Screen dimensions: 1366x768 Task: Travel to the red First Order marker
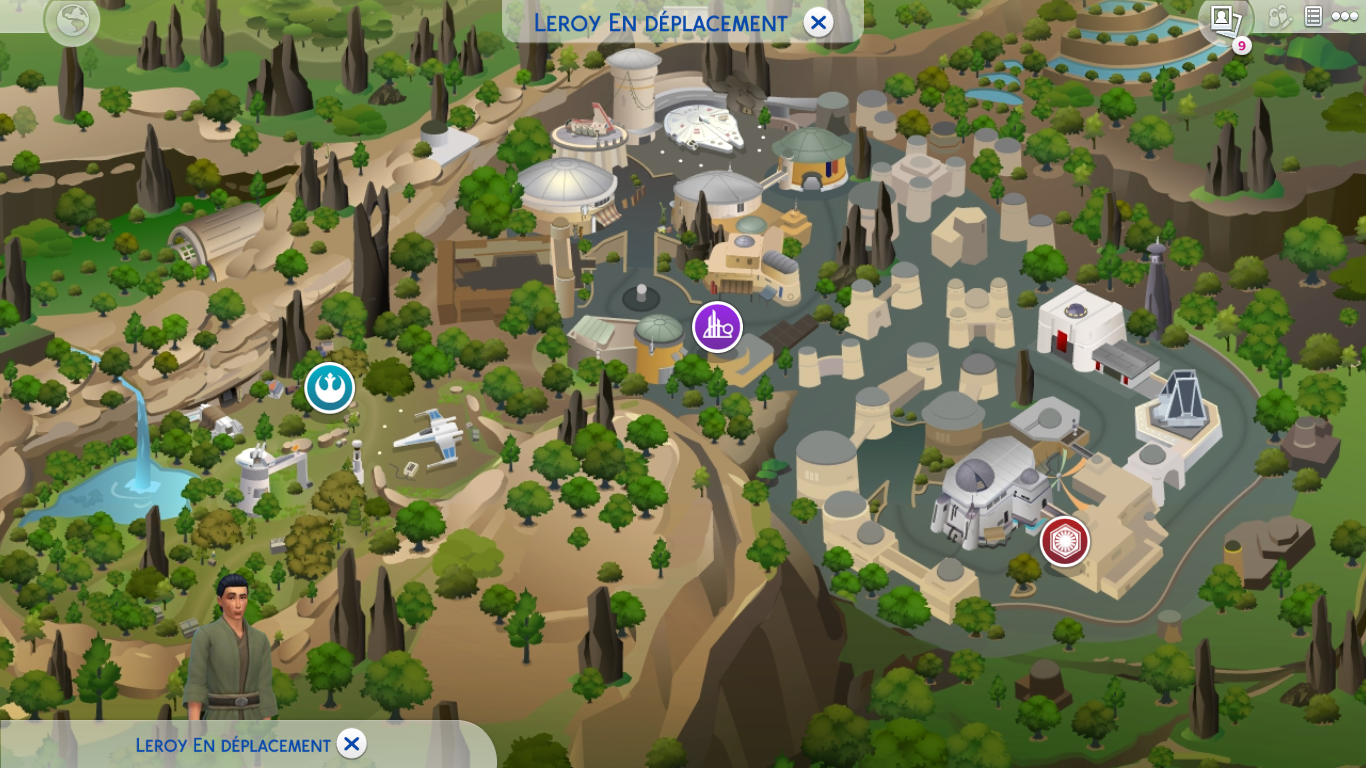click(x=1064, y=541)
